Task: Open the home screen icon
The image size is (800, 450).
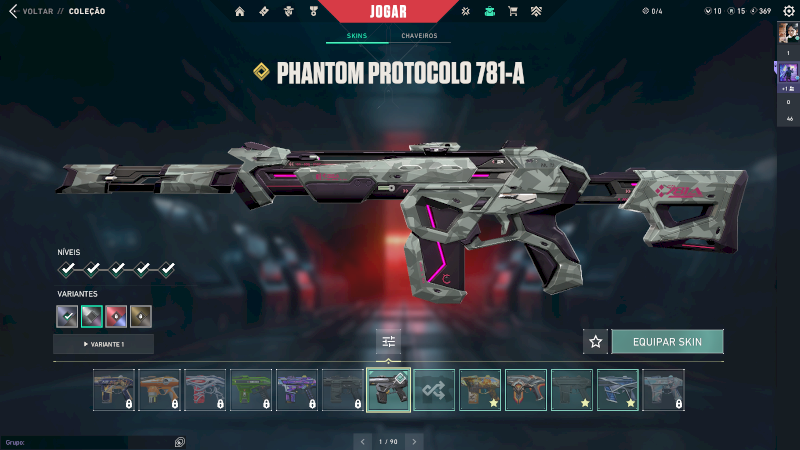Action: tap(239, 11)
